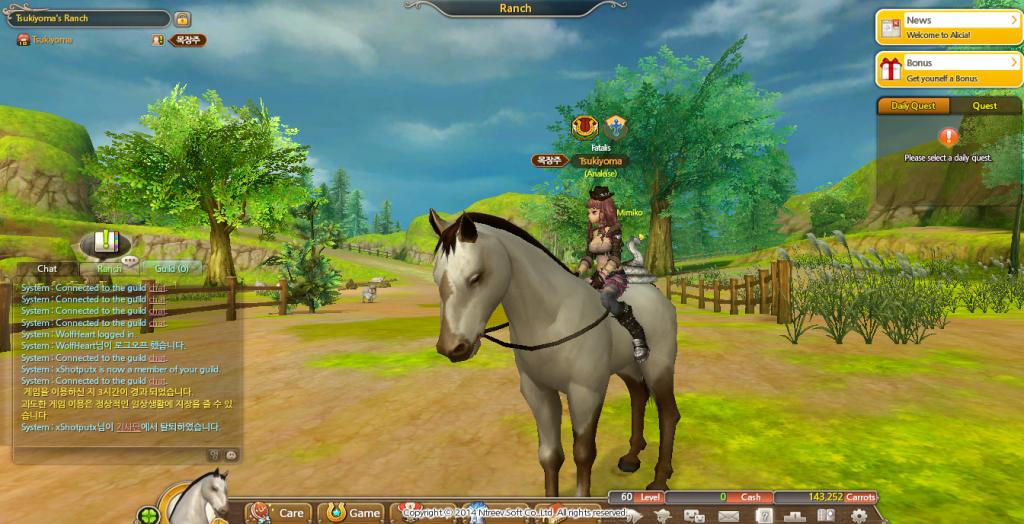Open the Game menu button

point(352,512)
